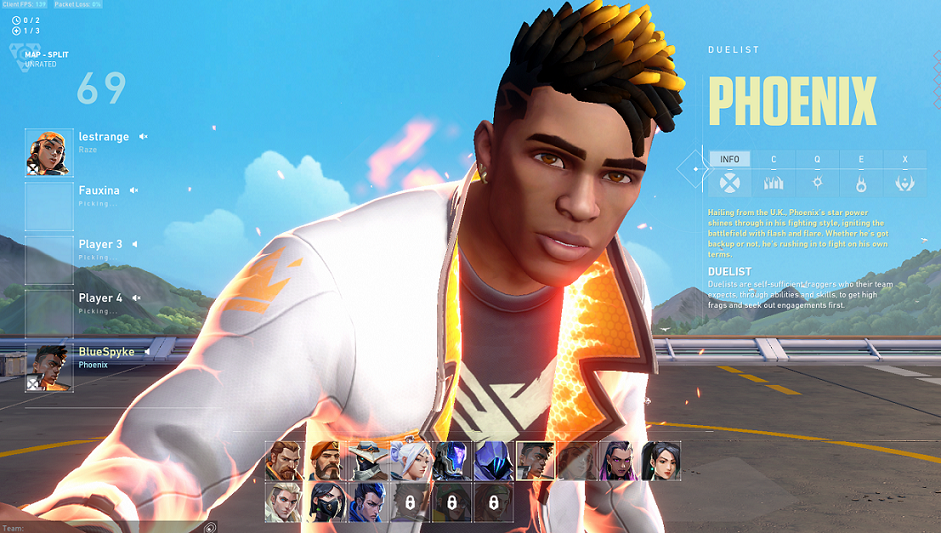Select the Sage agent portrait
Screen dimensions: 941x533
(x=660, y=461)
